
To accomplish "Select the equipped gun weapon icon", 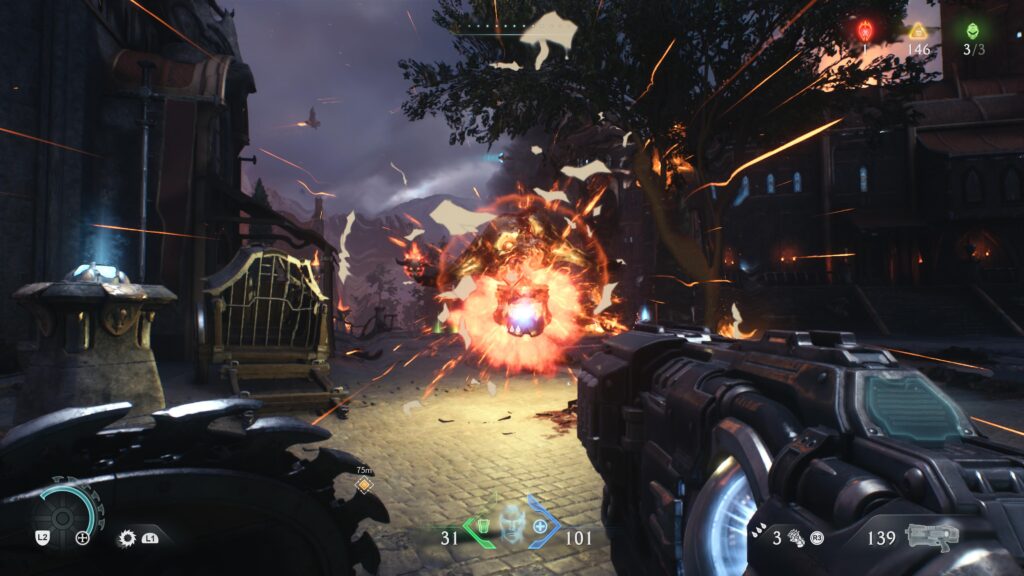I will pyautogui.click(x=931, y=536).
